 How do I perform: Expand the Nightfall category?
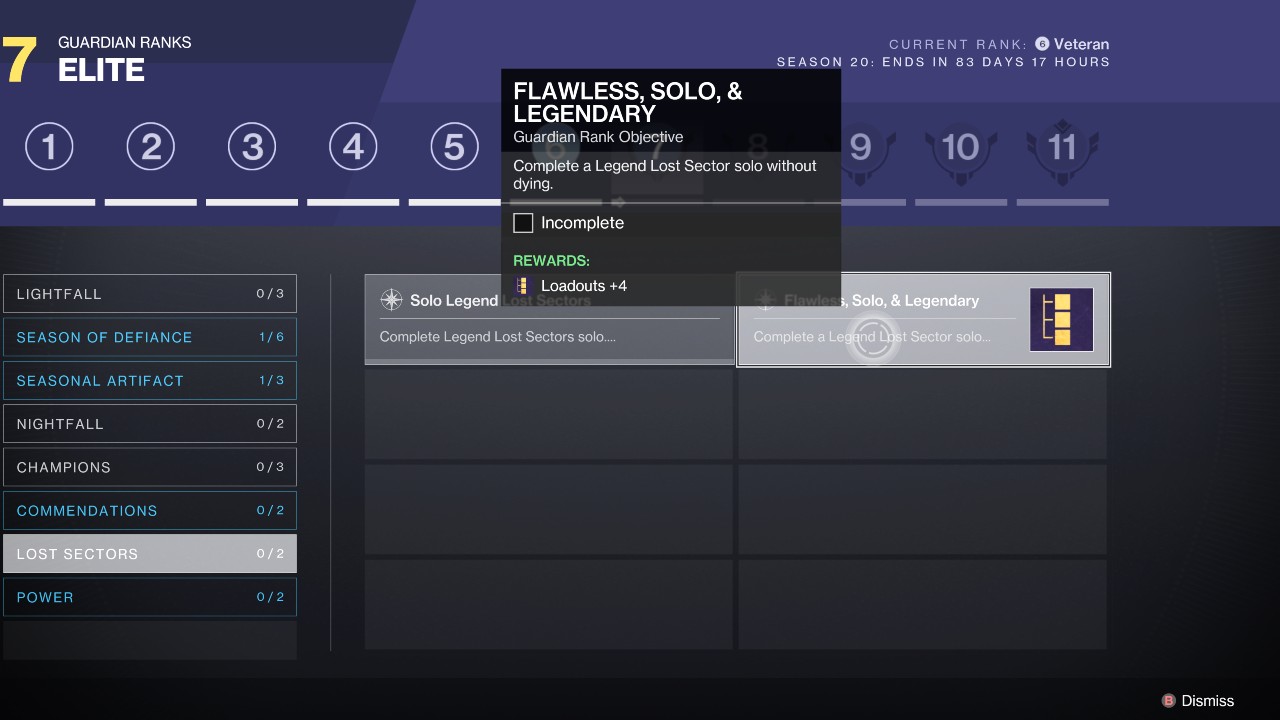[150, 423]
